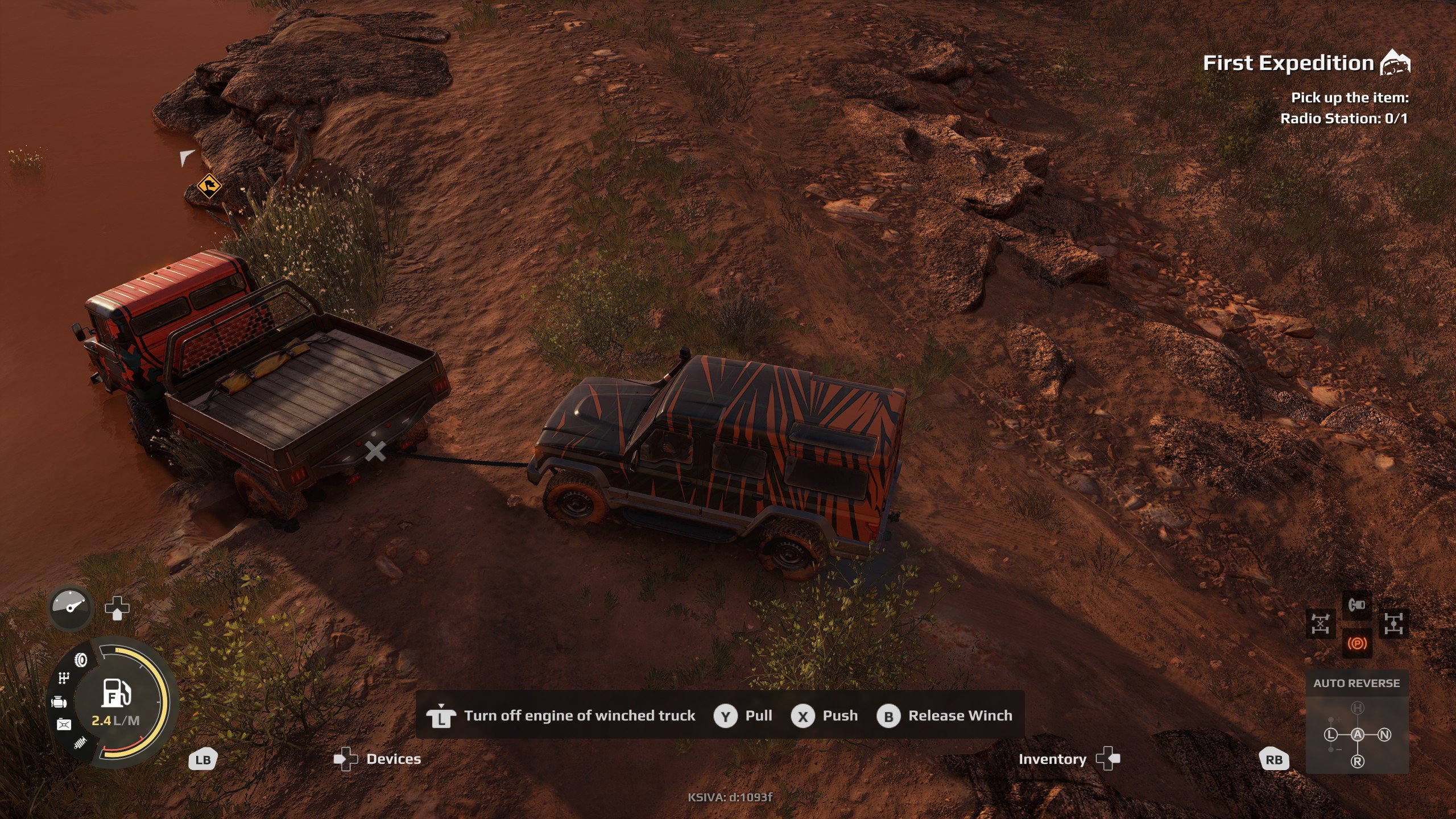The width and height of the screenshot is (1456, 819).
Task: Check the wheel damage status icon
Action: [81, 660]
